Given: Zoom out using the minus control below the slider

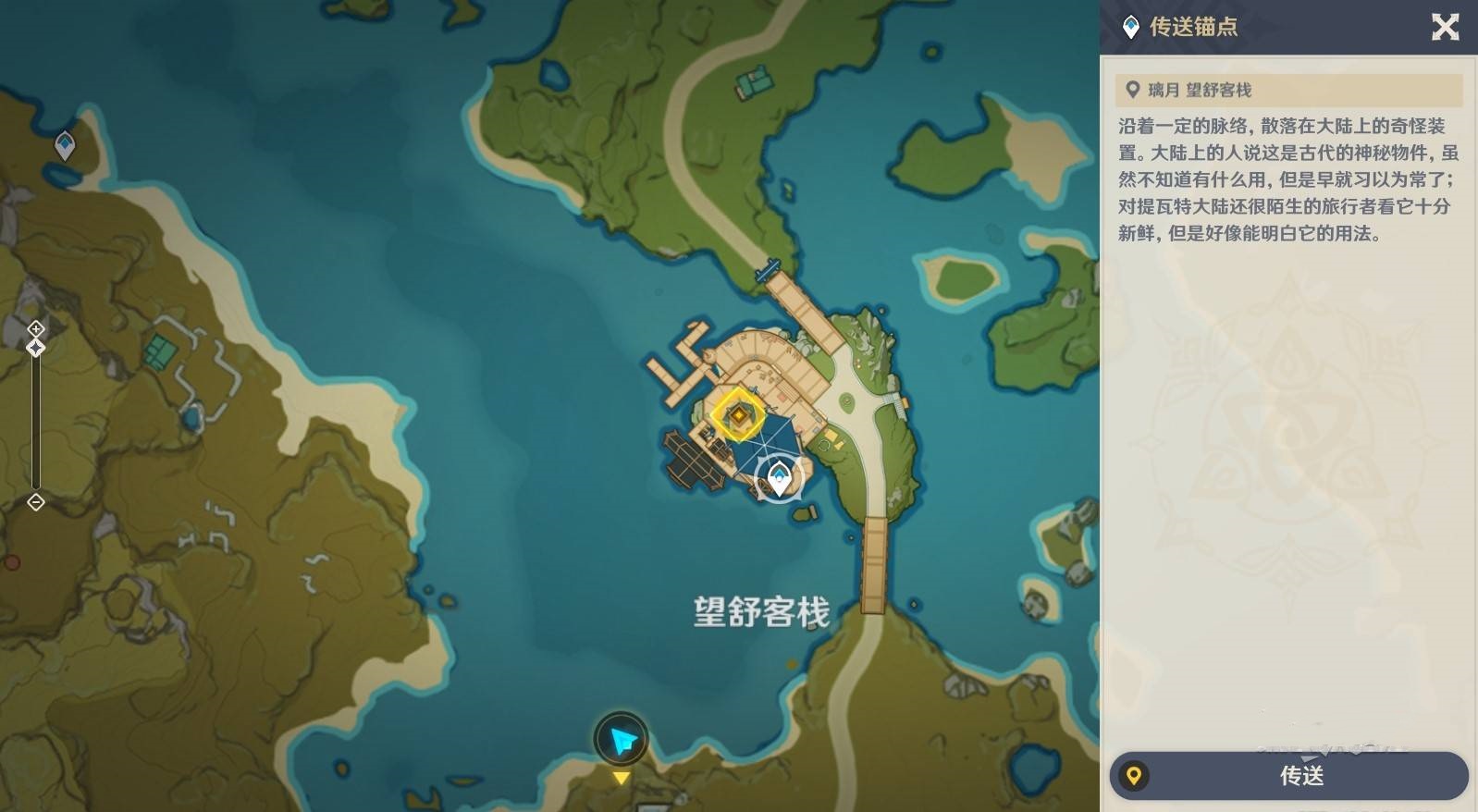Looking at the screenshot, I should (x=35, y=502).
